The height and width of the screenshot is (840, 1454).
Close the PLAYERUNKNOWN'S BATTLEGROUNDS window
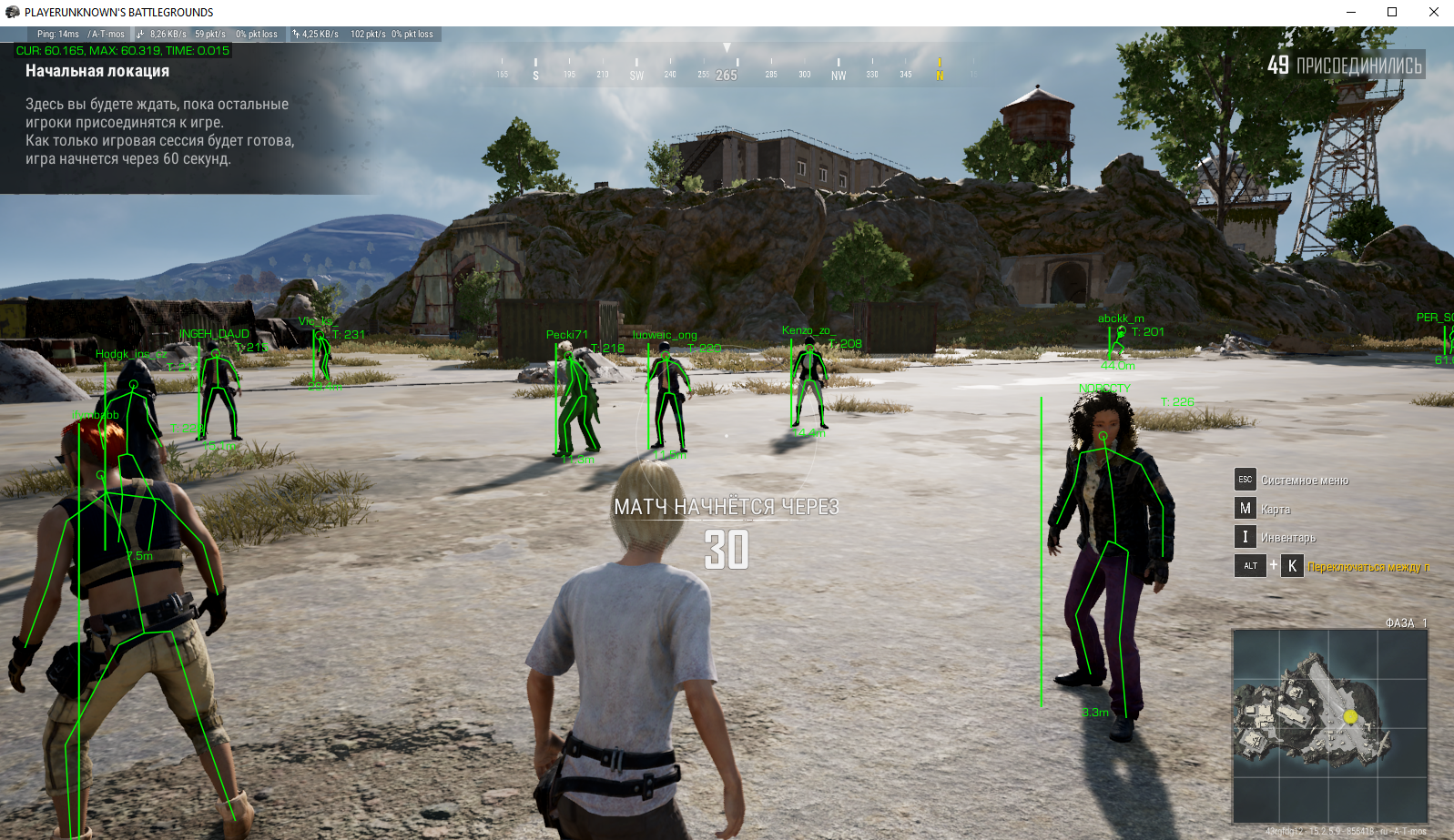(x=1433, y=12)
